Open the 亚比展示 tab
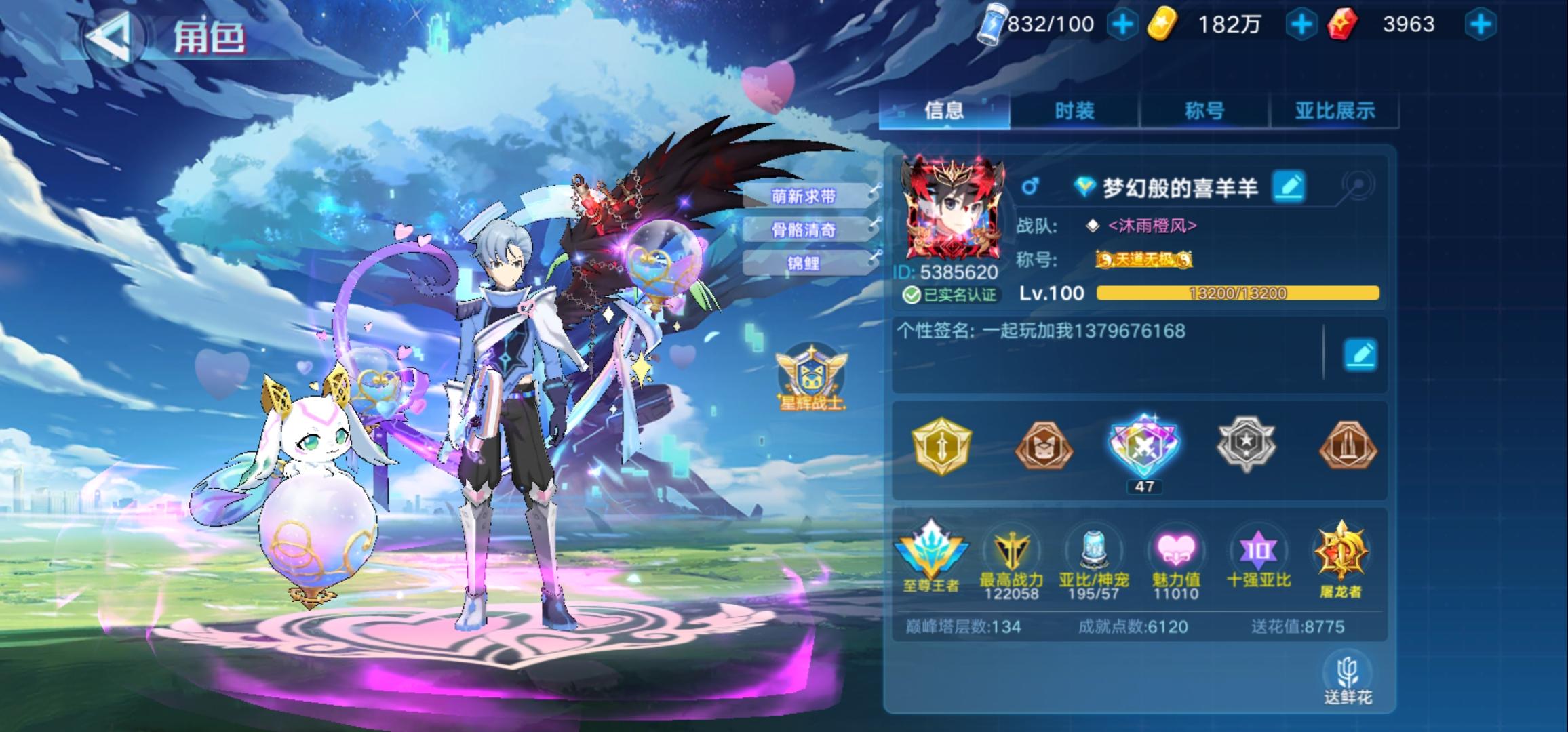 pos(1336,110)
